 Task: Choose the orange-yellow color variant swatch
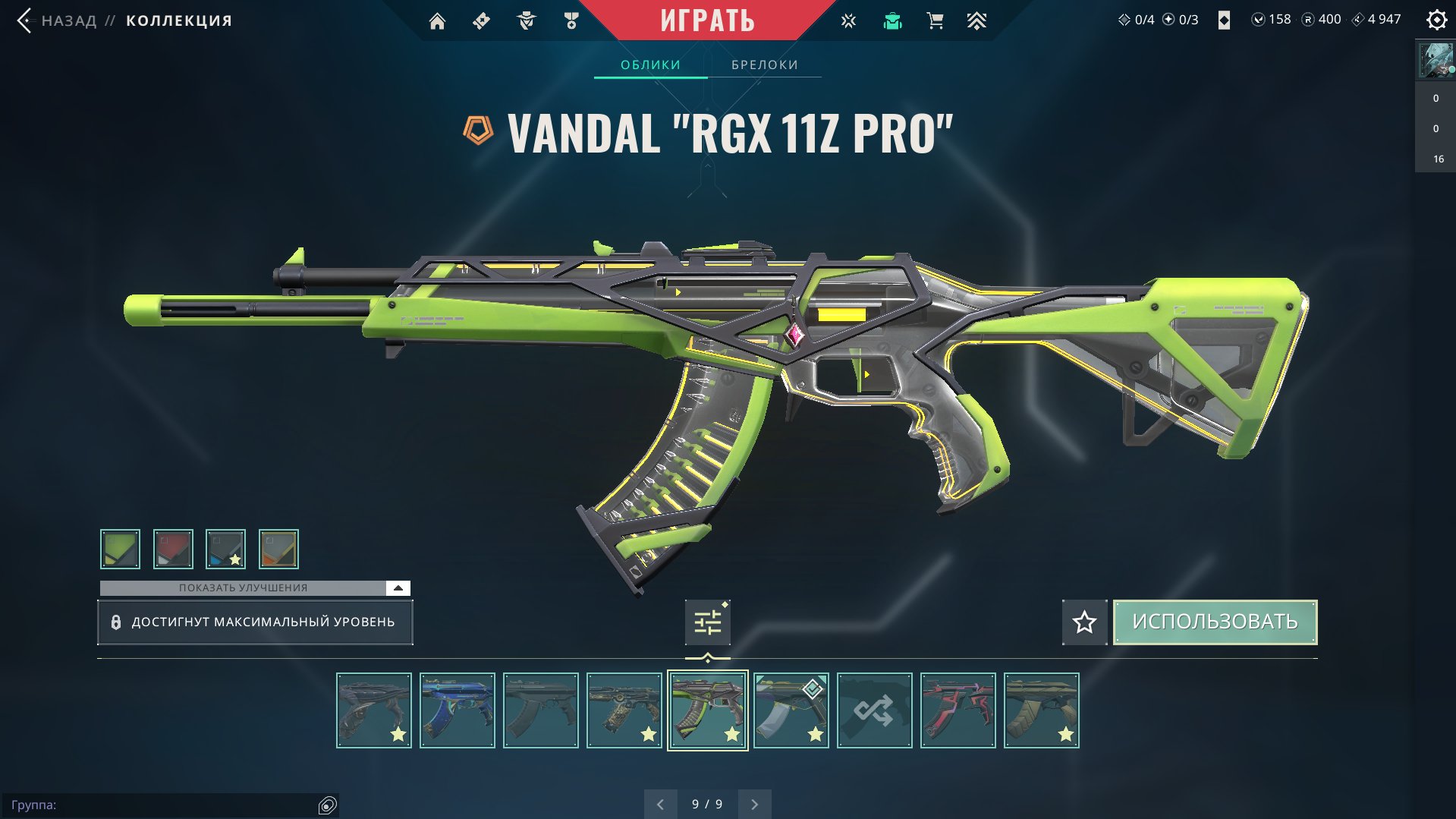coord(278,549)
